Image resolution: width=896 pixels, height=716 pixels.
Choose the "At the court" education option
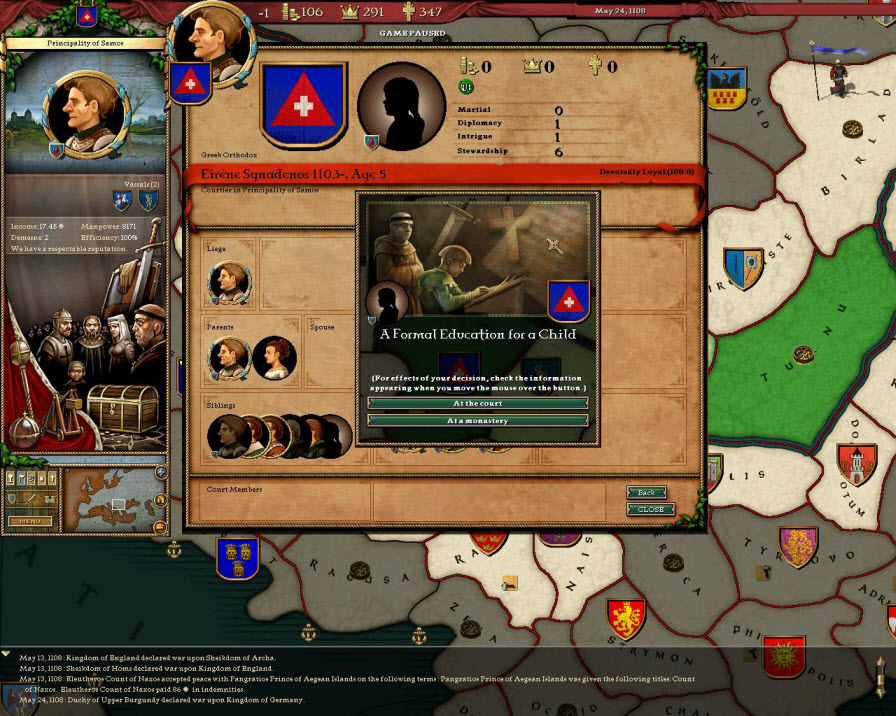478,403
